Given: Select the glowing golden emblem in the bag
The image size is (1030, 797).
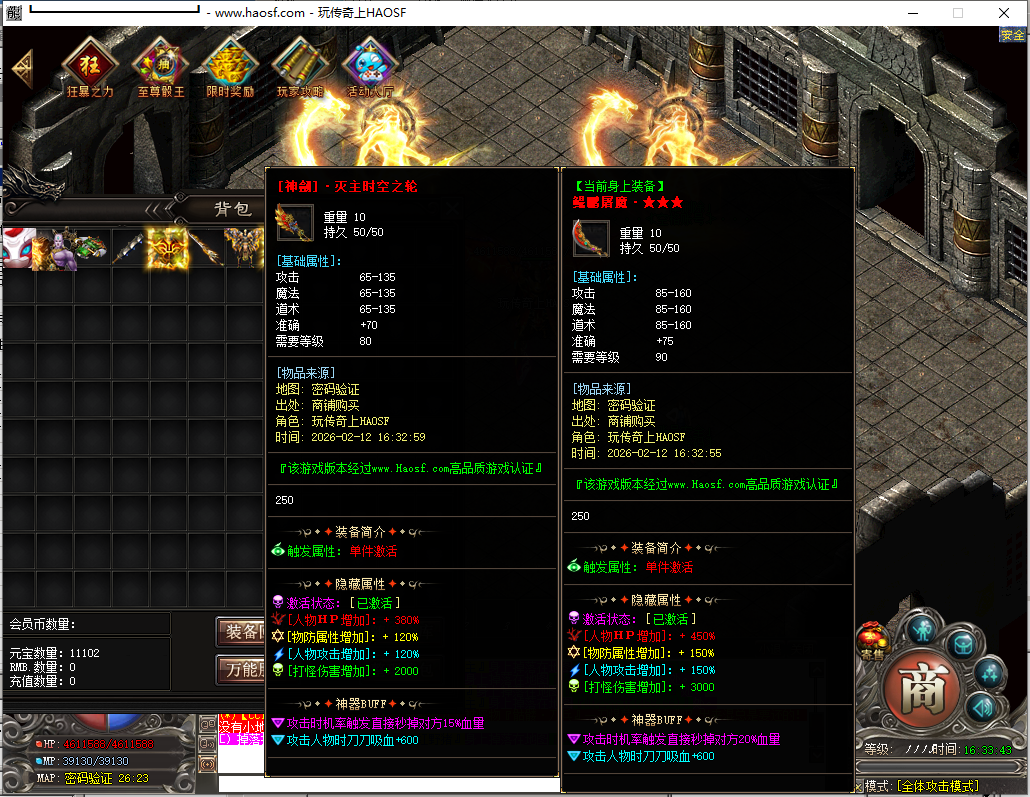Looking at the screenshot, I should [168, 249].
